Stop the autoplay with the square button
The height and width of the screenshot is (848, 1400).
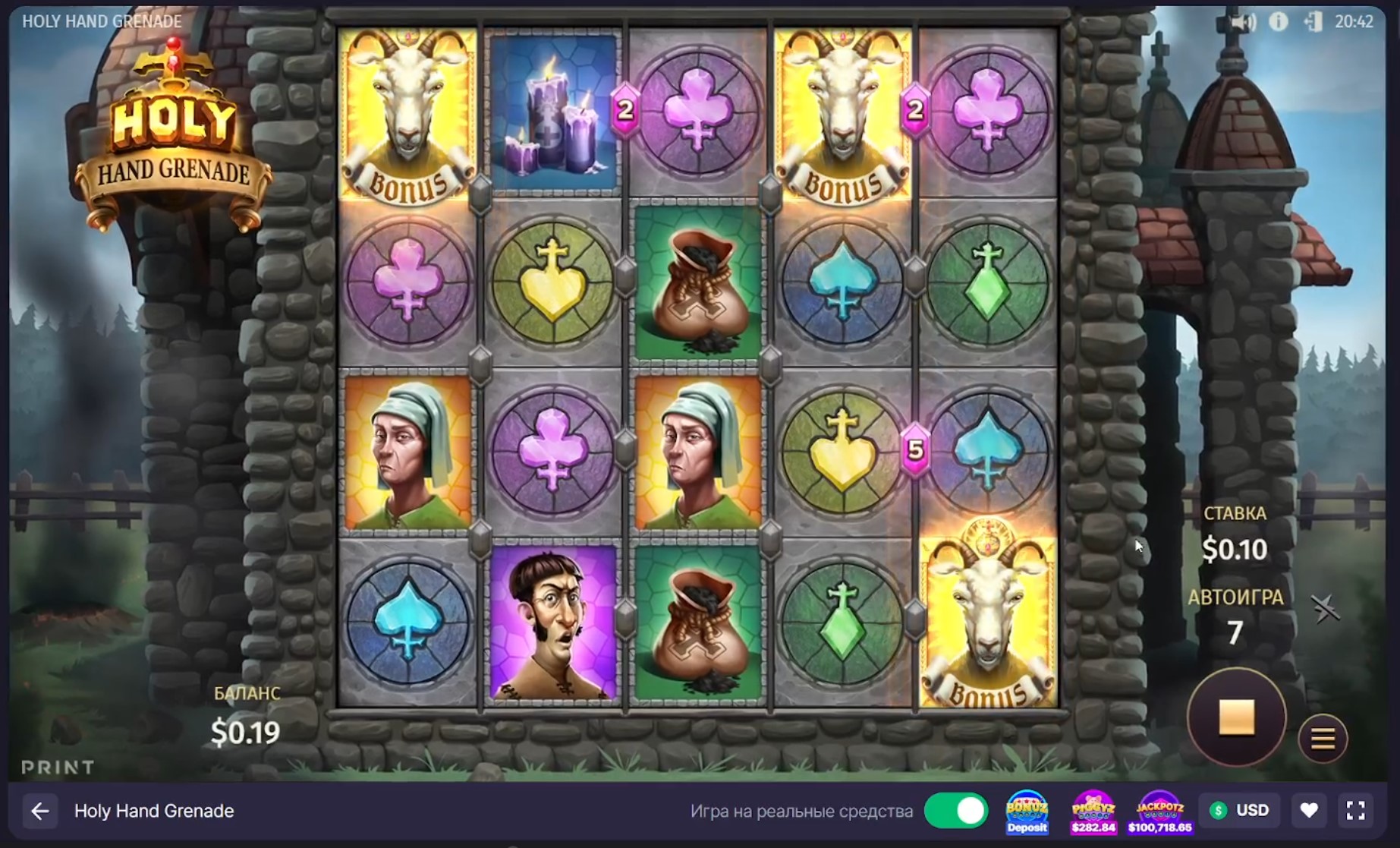(x=1236, y=717)
